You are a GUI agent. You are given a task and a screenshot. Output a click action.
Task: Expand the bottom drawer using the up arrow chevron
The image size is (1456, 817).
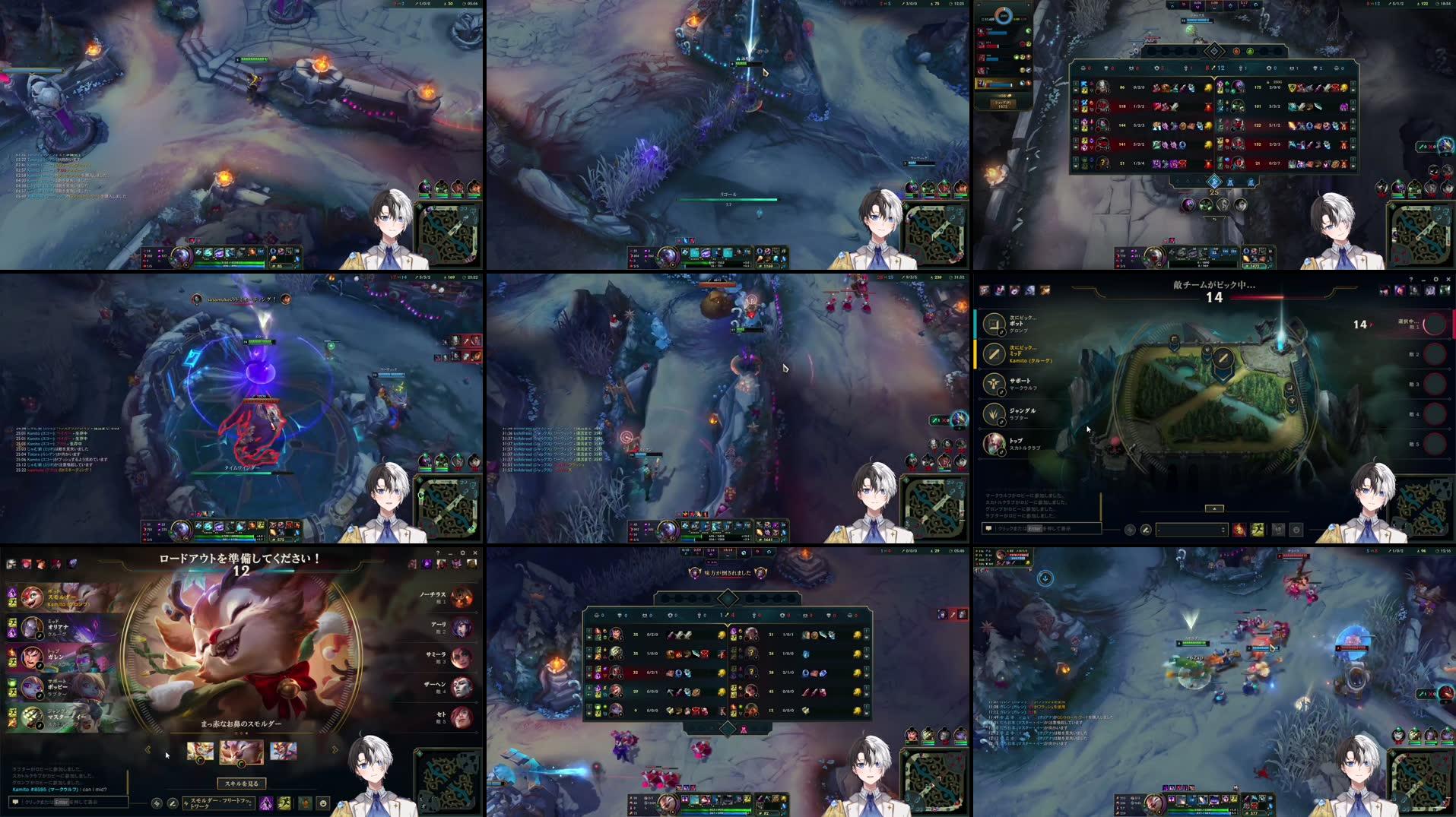[x=1214, y=508]
